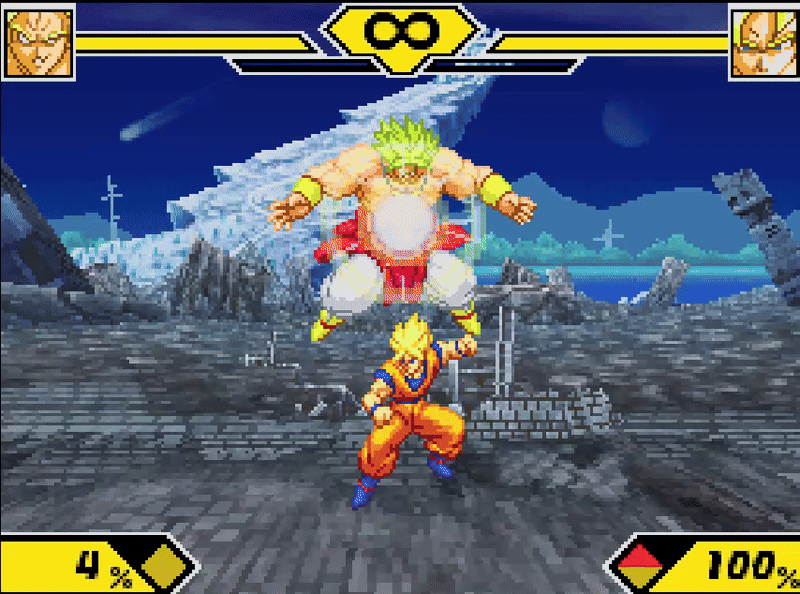The width and height of the screenshot is (800, 594).
Task: Click player two's fighter portrait
Action: coord(763,43)
